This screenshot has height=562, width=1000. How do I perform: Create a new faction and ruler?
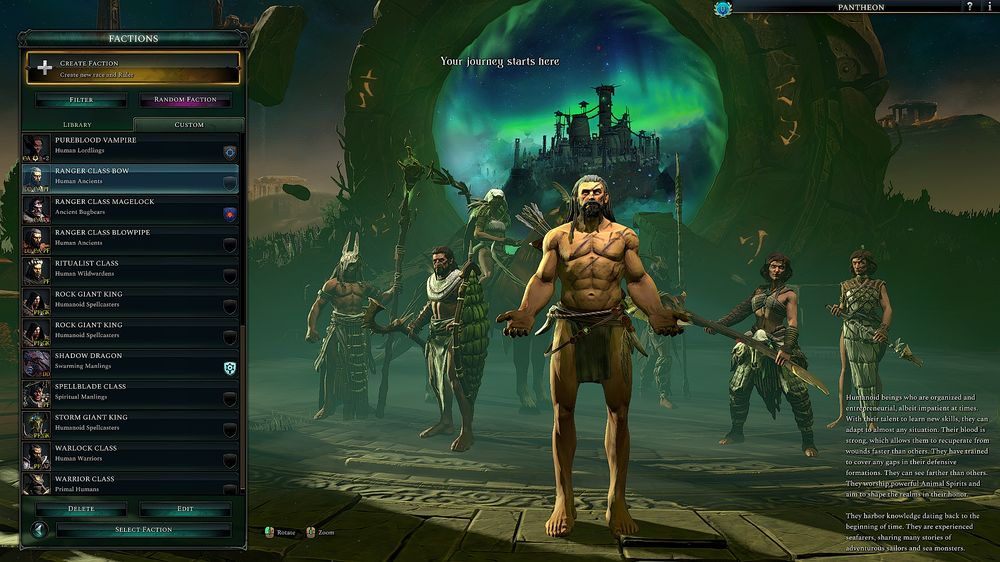point(132,68)
